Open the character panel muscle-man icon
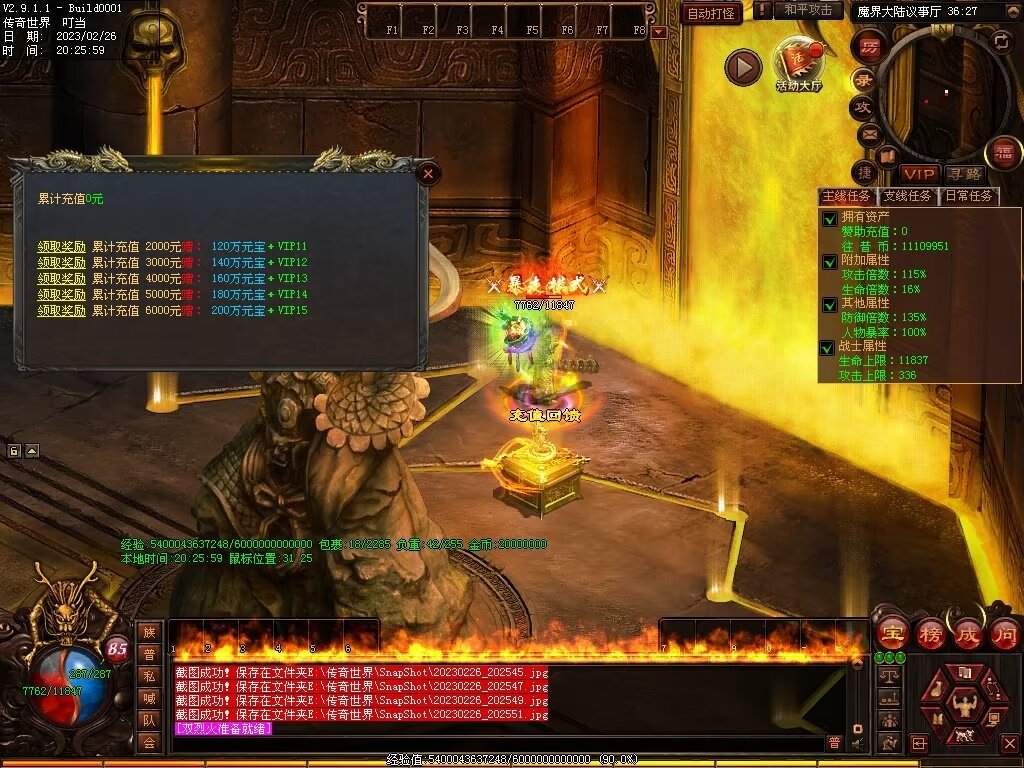Screen dimensions: 1024x768 tap(964, 698)
